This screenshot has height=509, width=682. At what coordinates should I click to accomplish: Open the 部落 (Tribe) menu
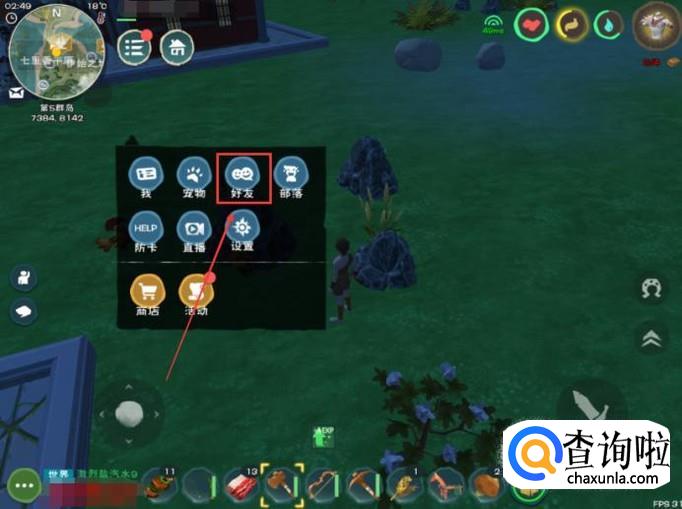click(290, 174)
